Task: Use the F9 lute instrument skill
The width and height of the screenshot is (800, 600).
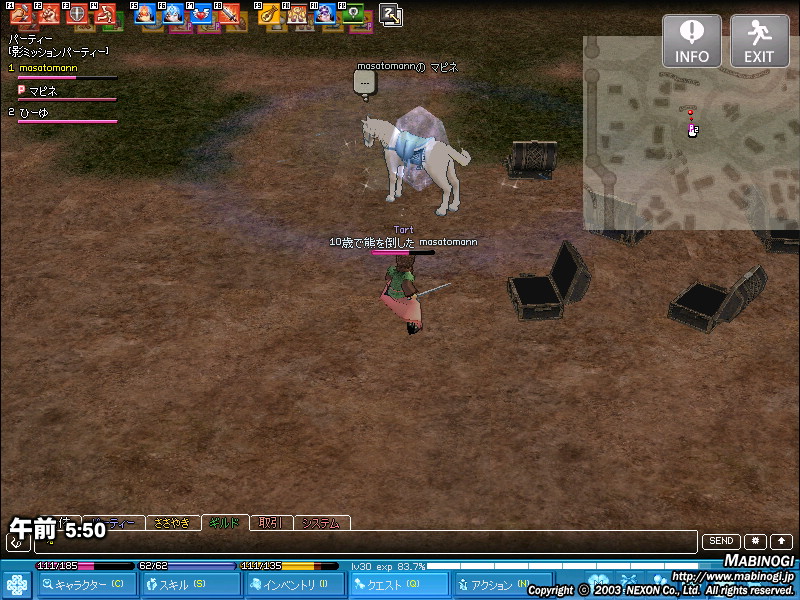Action: pos(268,15)
